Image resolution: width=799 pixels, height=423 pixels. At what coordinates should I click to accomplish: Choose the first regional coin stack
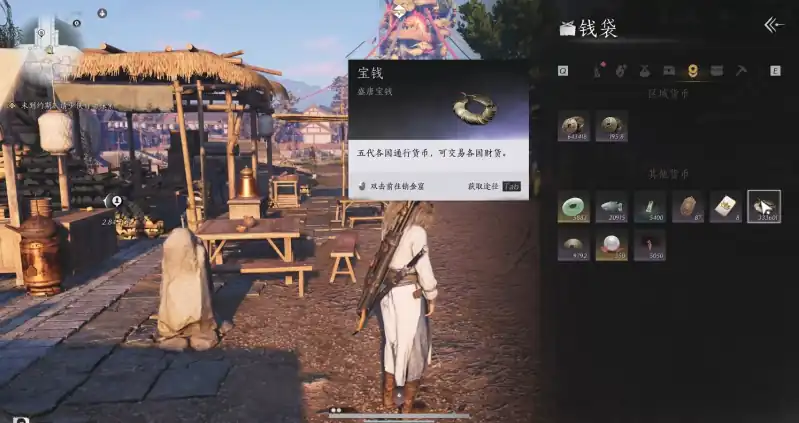pyautogui.click(x=574, y=126)
